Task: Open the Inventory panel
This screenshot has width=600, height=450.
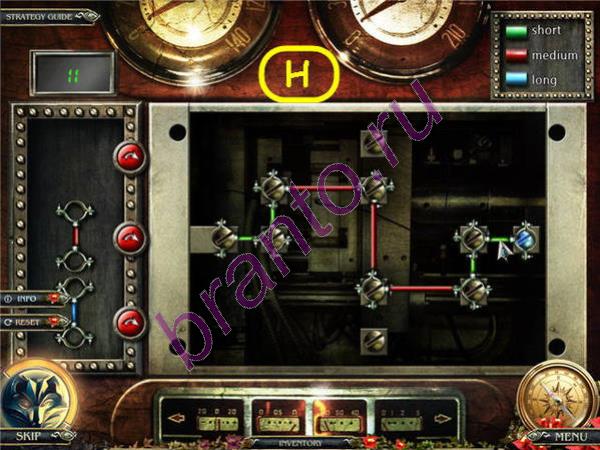Action: tap(292, 441)
